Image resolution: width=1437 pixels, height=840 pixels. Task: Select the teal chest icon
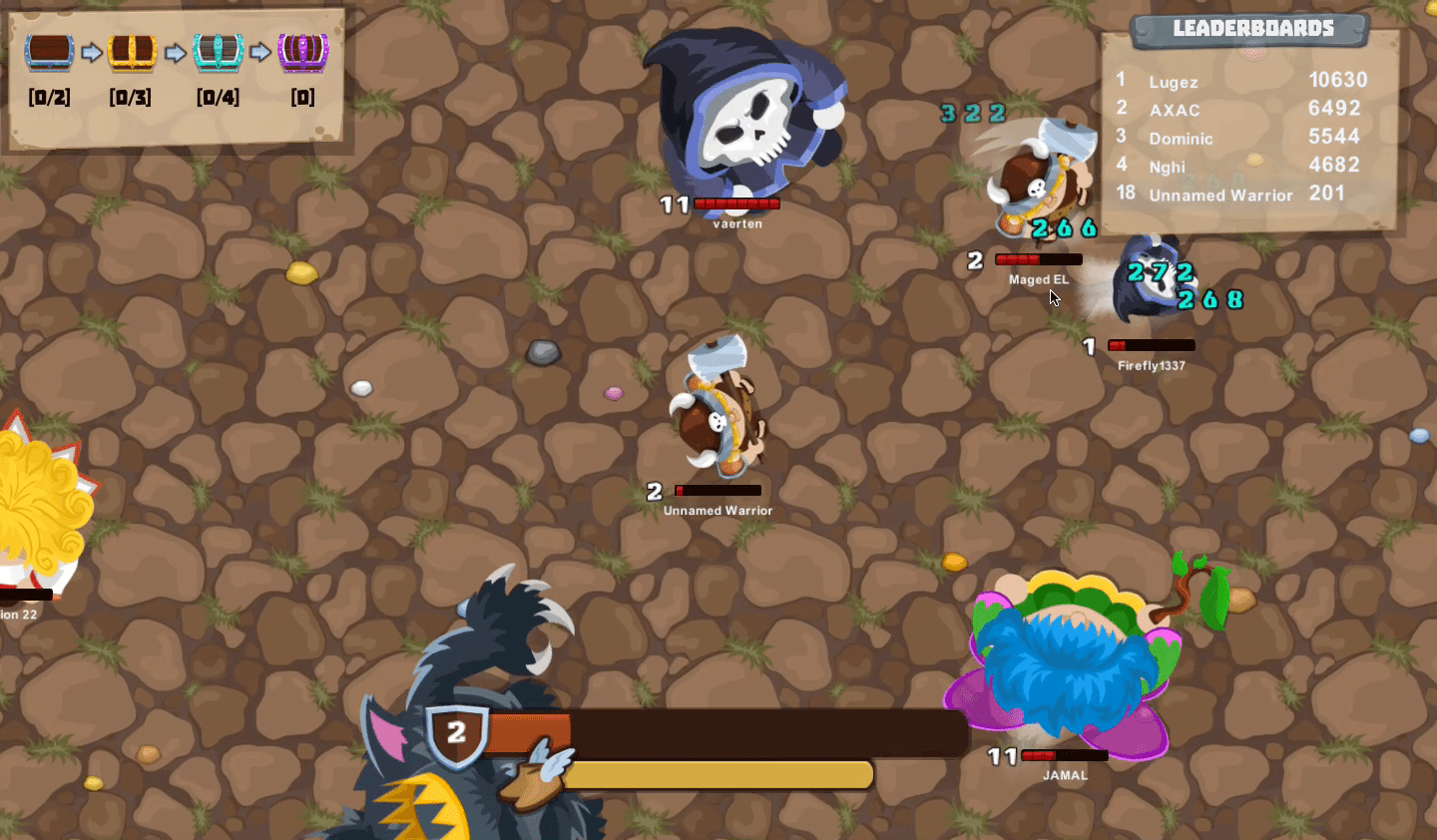click(218, 51)
